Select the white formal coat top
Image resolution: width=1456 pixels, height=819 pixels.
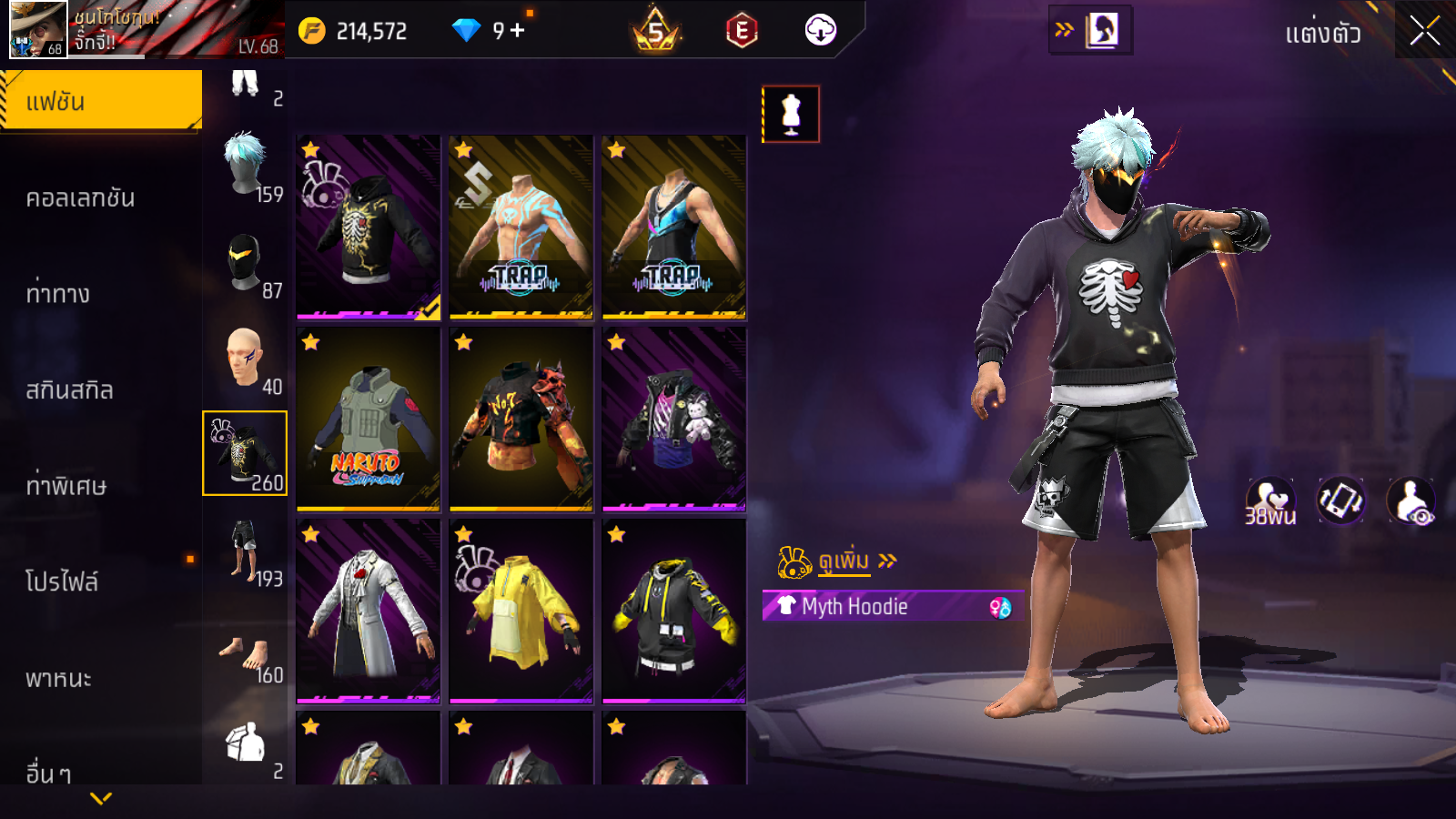point(369,612)
